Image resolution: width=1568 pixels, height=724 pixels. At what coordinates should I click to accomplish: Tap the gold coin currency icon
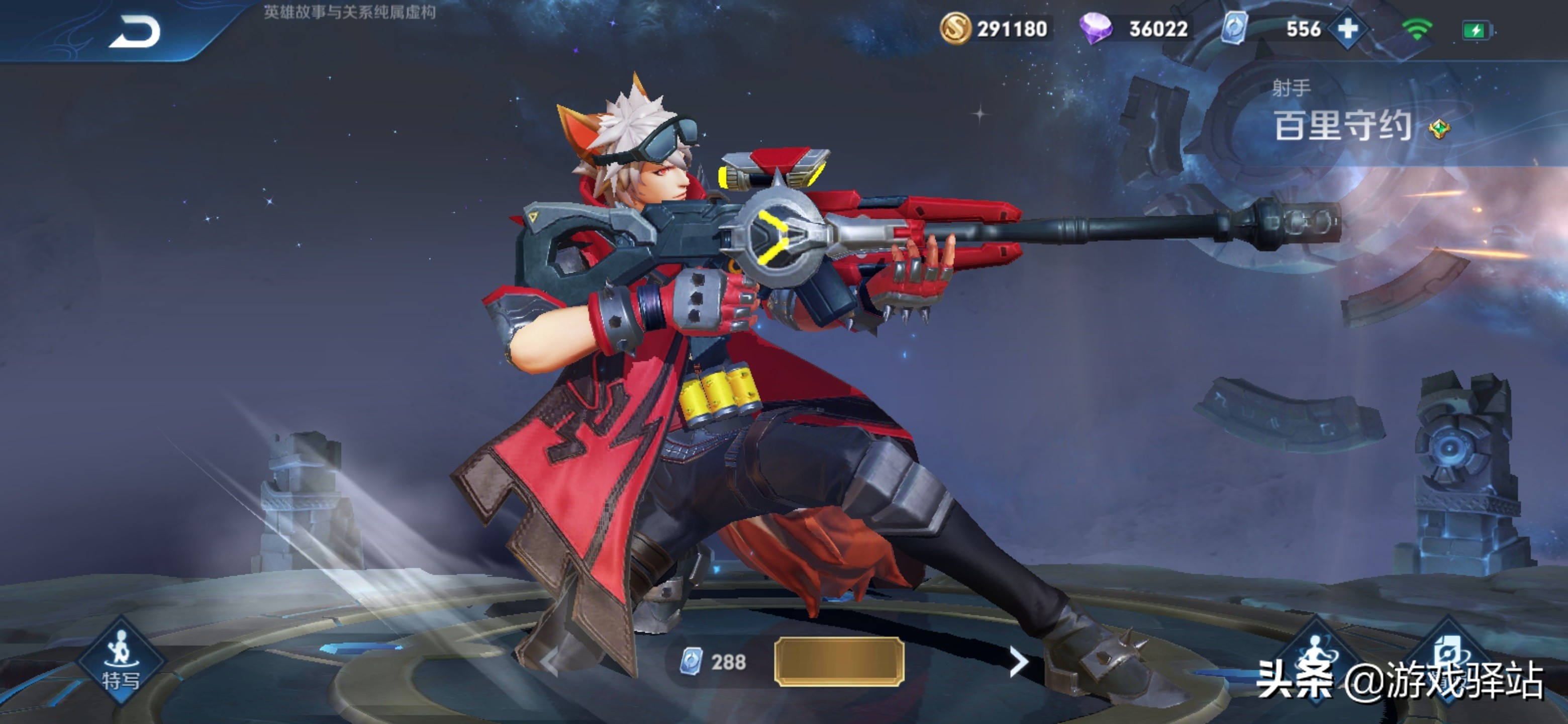pyautogui.click(x=954, y=29)
